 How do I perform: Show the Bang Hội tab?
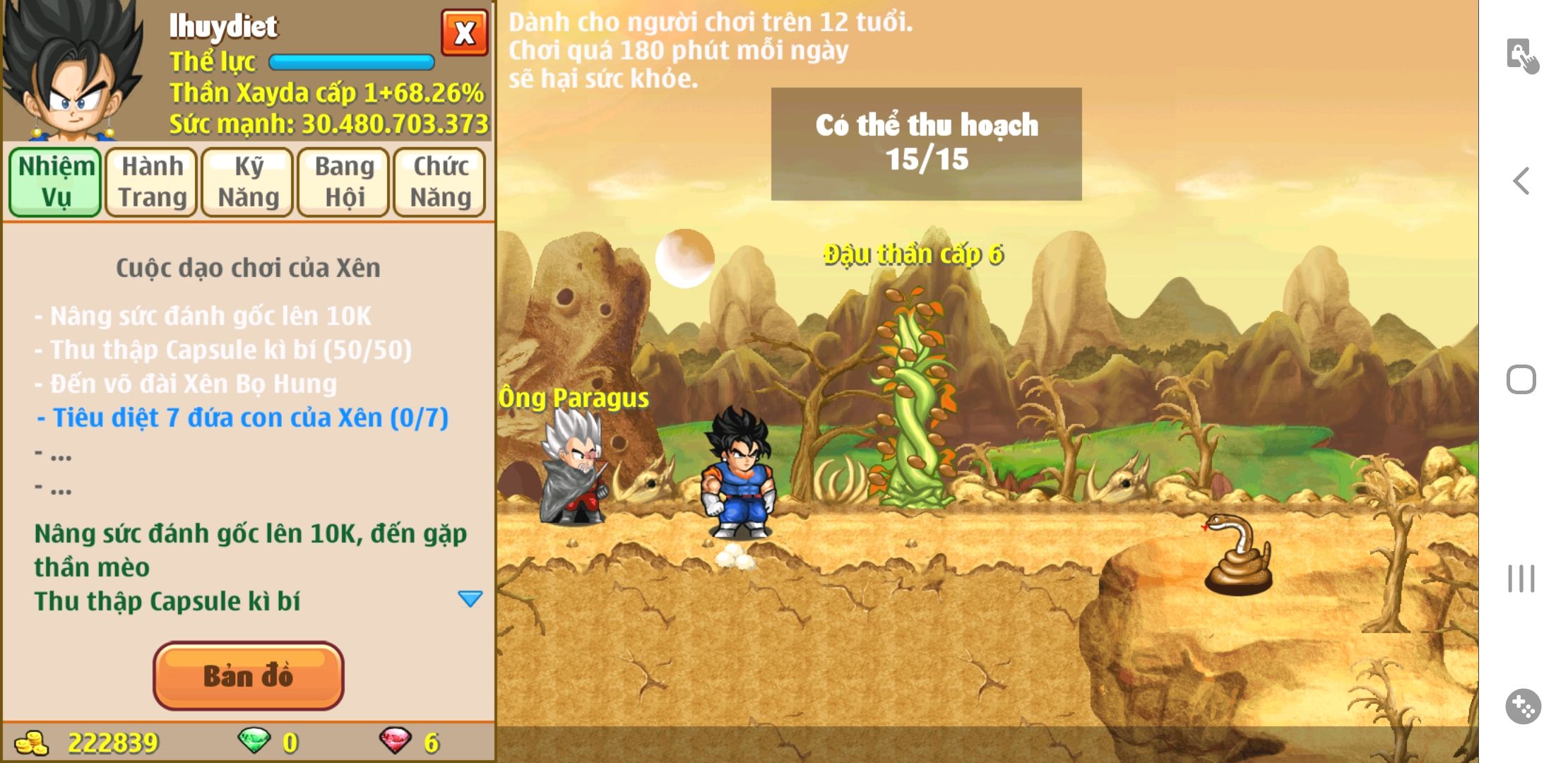(344, 182)
